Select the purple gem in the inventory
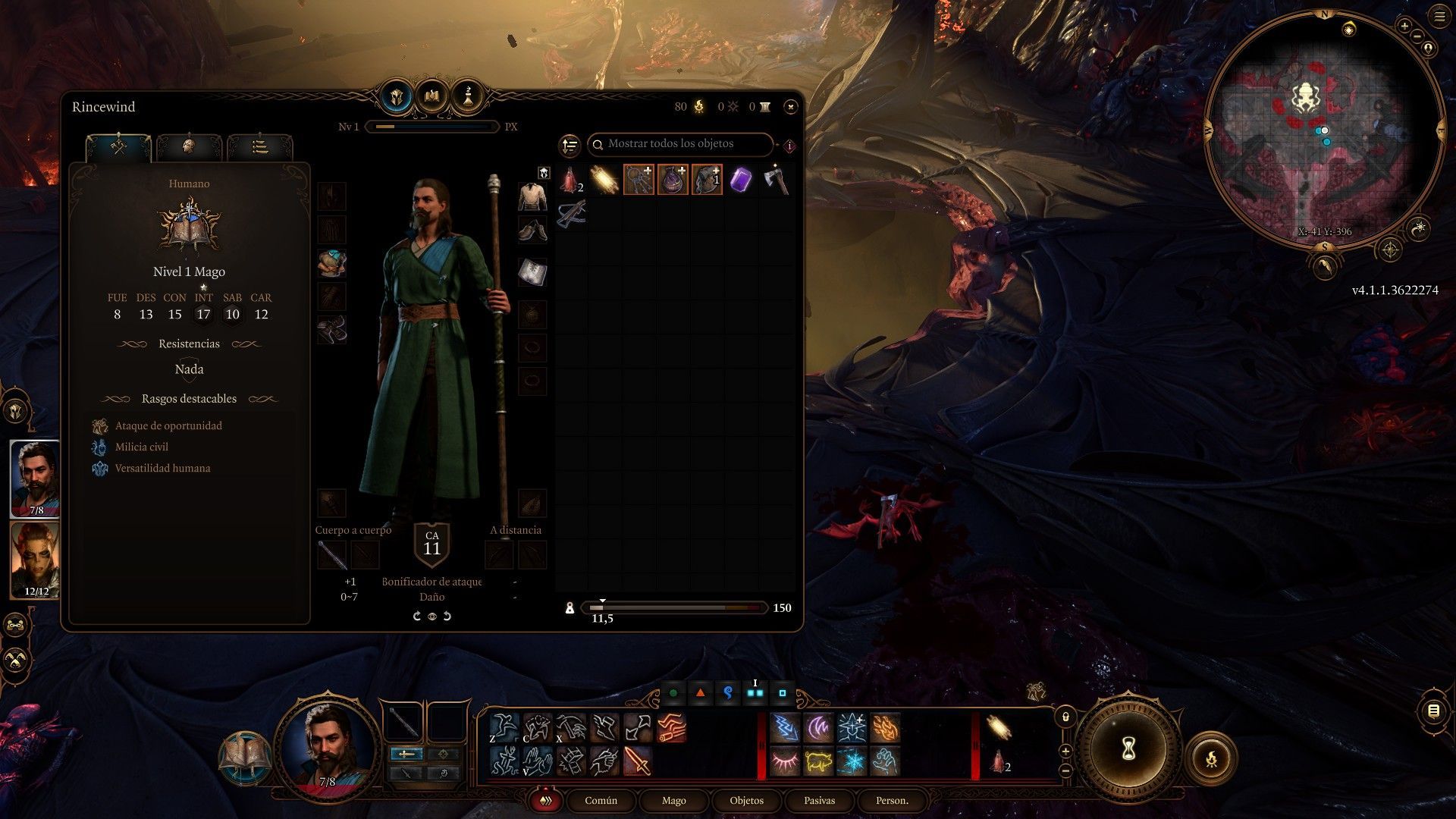Viewport: 1456px width, 819px height. coord(741,180)
